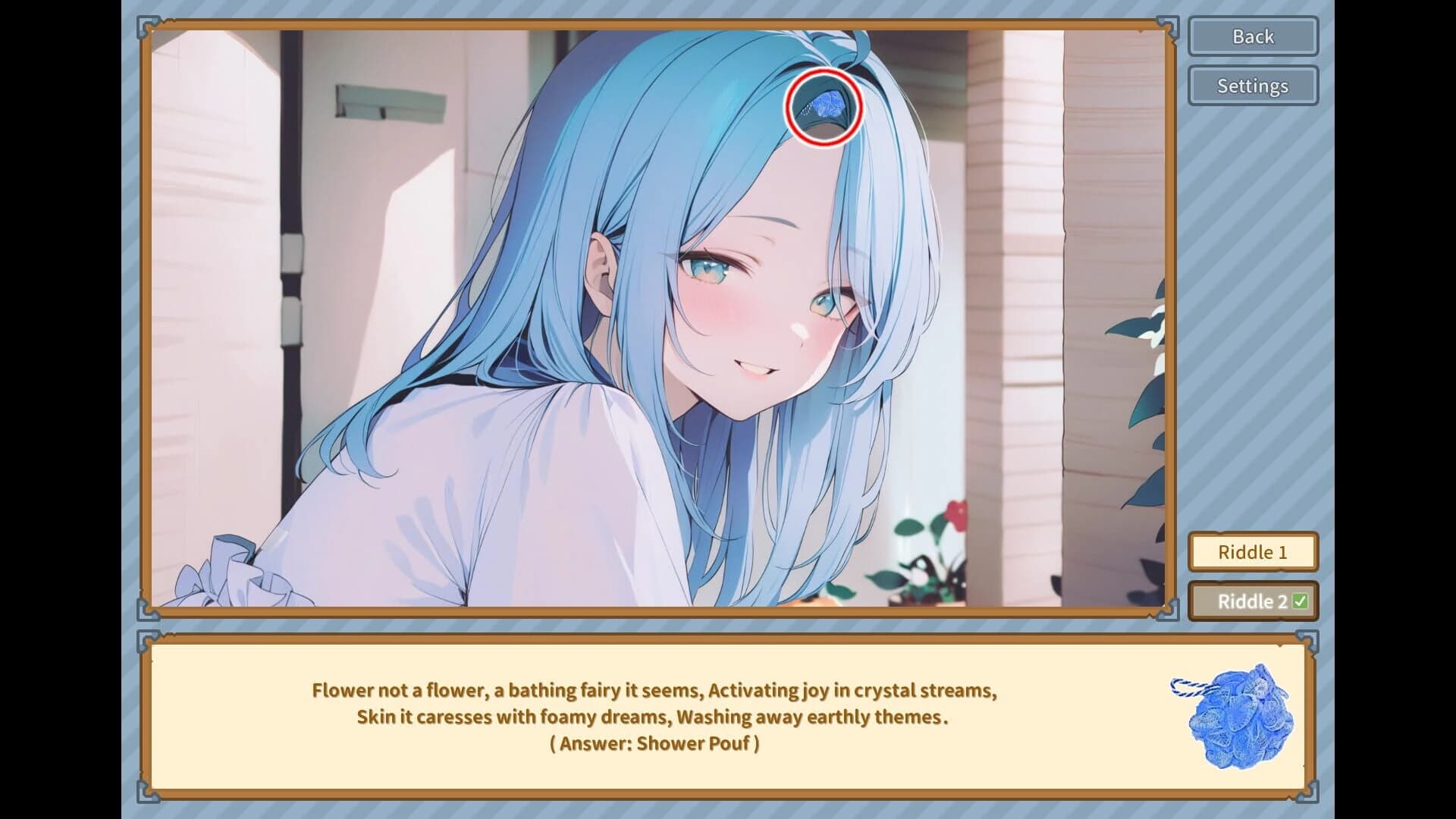1456x819 pixels.
Task: Toggle the highlighted Riddle 2 panel
Action: pos(1252,600)
